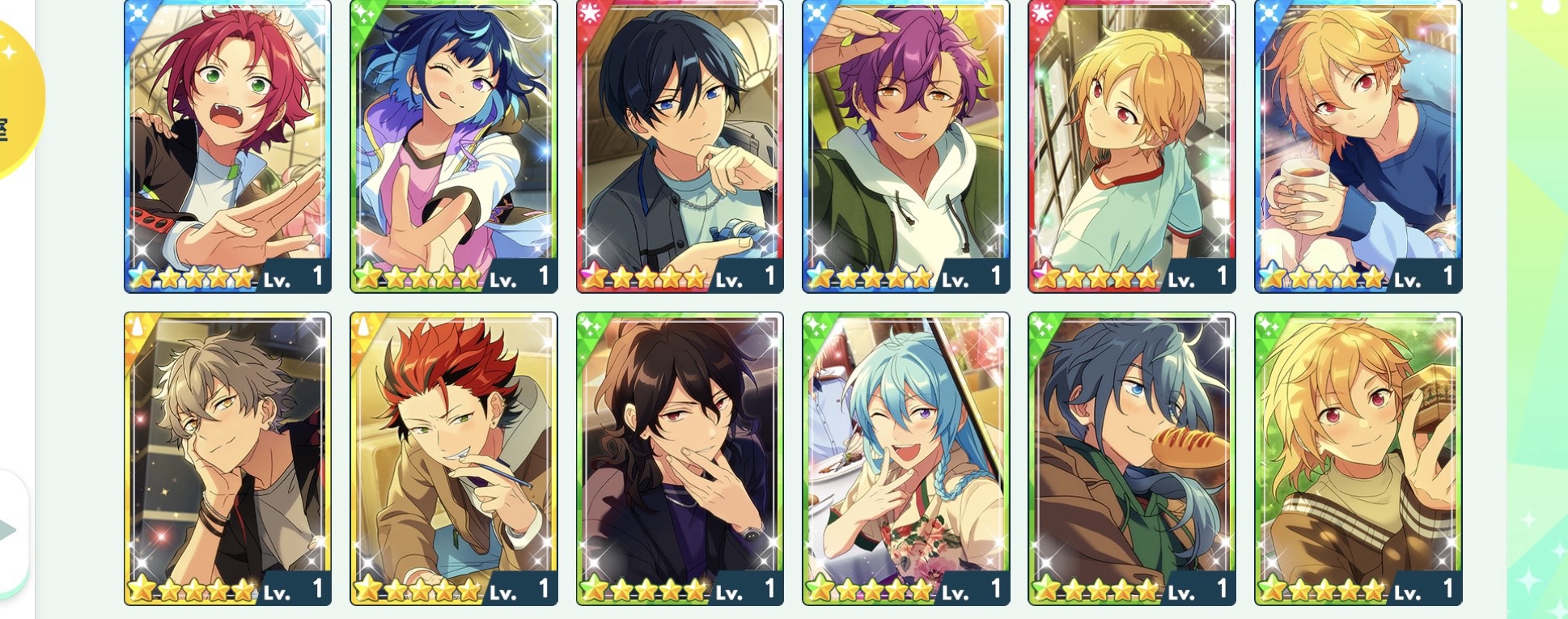Select the purple-haired saluting boy card
Viewport: 1568px width, 619px height.
[x=905, y=146]
